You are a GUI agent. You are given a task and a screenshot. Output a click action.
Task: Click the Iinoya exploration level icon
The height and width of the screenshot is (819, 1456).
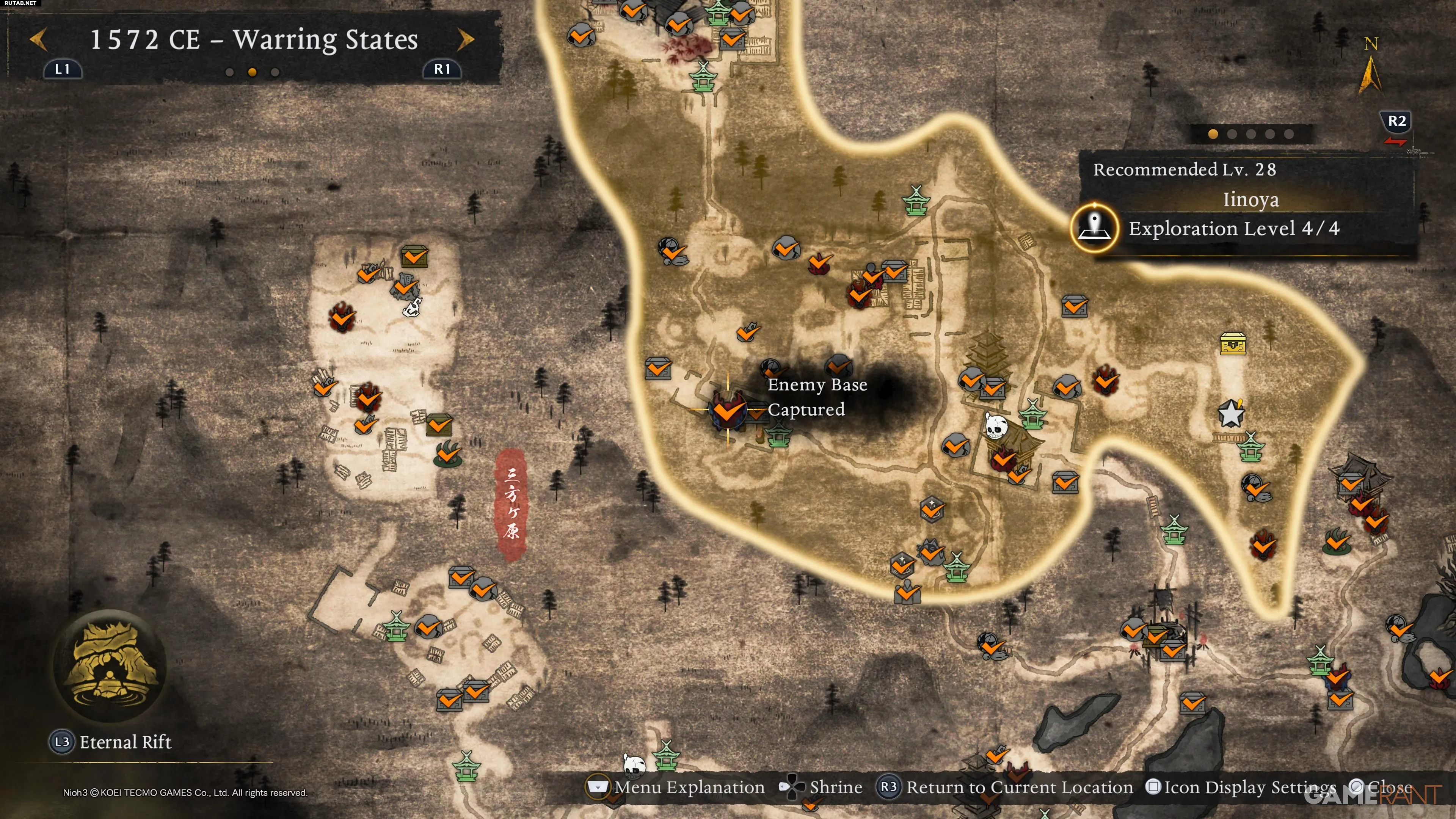click(1095, 228)
